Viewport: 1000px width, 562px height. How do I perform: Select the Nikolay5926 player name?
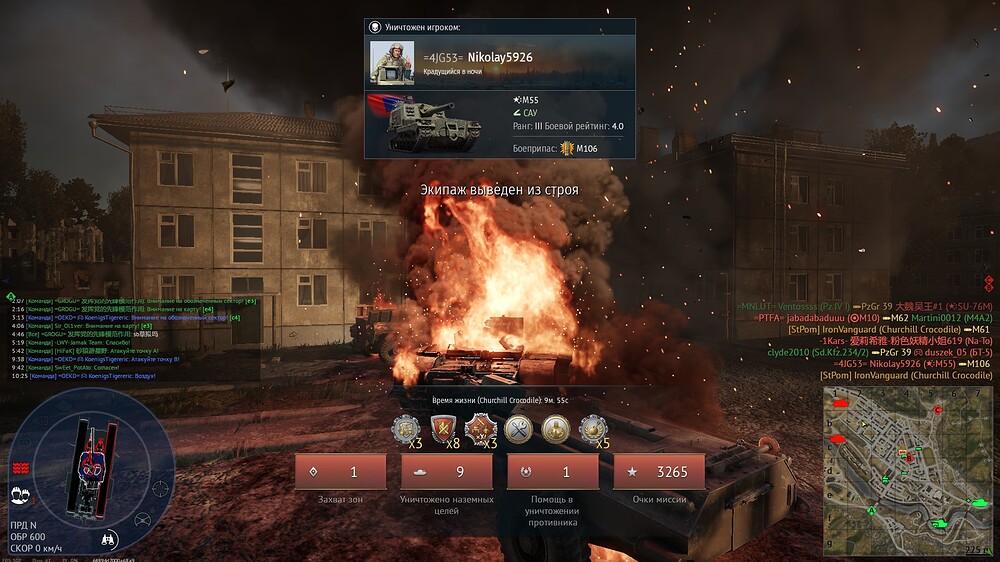[500, 58]
